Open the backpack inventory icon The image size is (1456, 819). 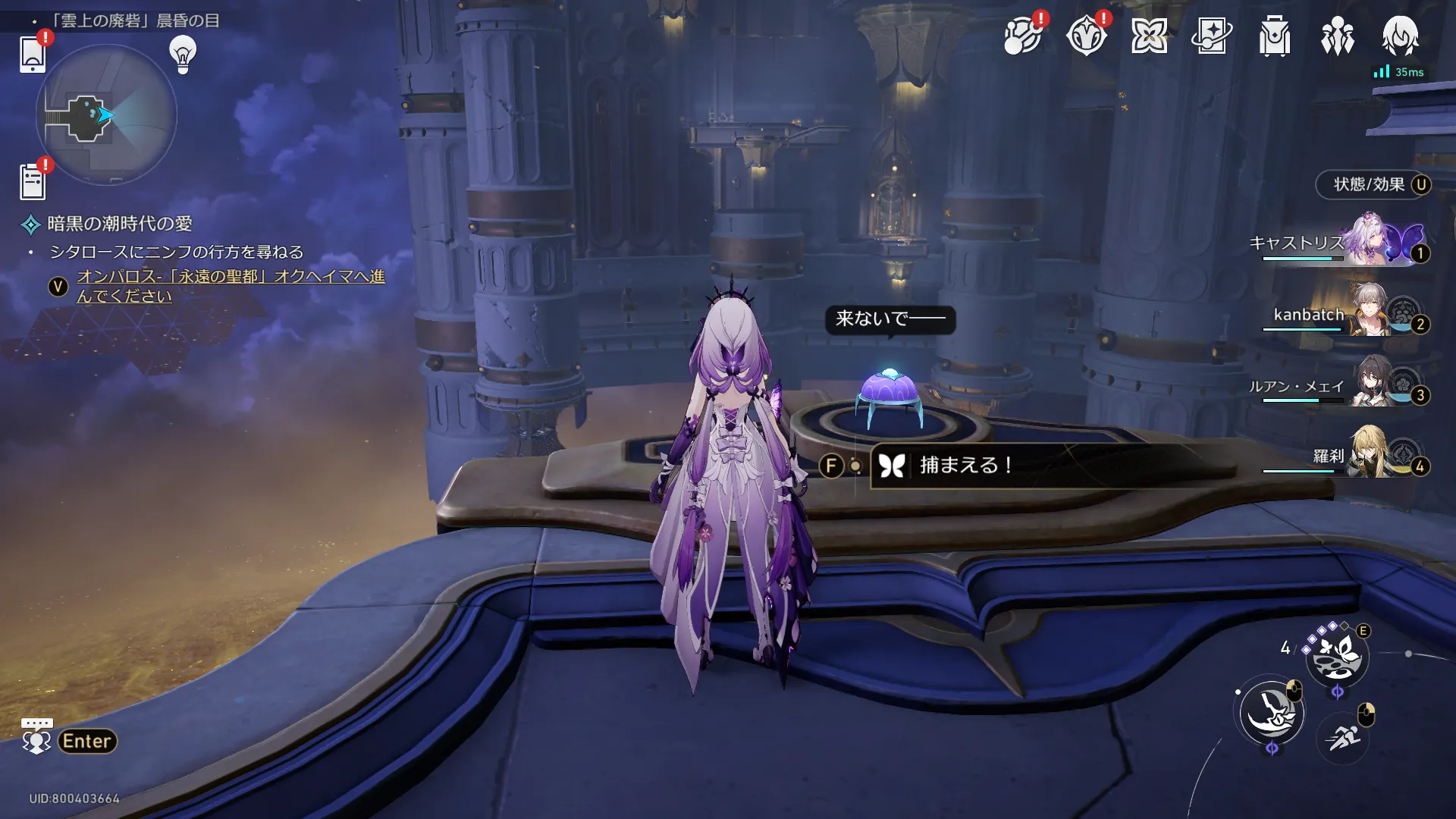point(1274,36)
